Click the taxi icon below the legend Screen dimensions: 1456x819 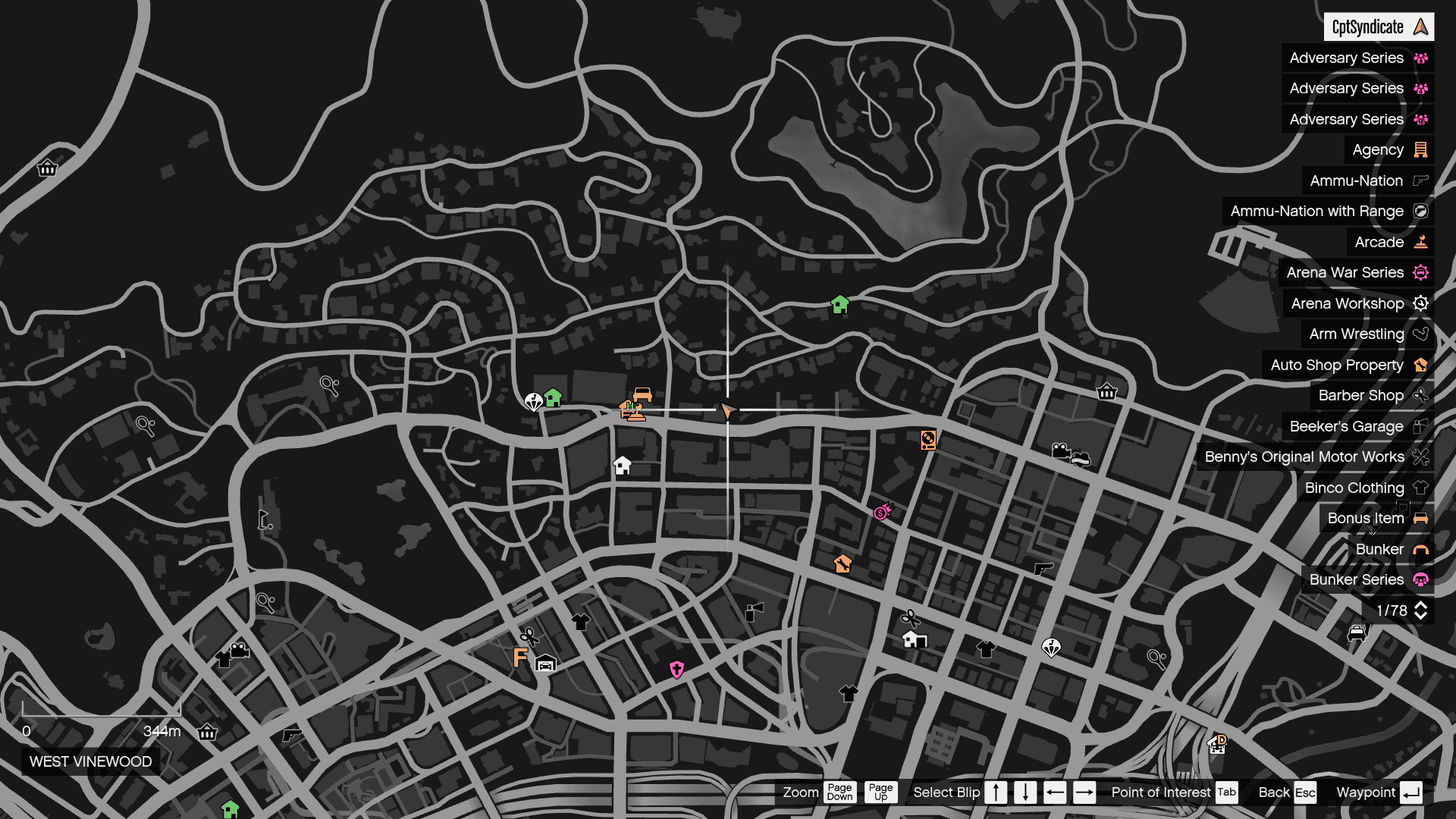tap(1356, 632)
